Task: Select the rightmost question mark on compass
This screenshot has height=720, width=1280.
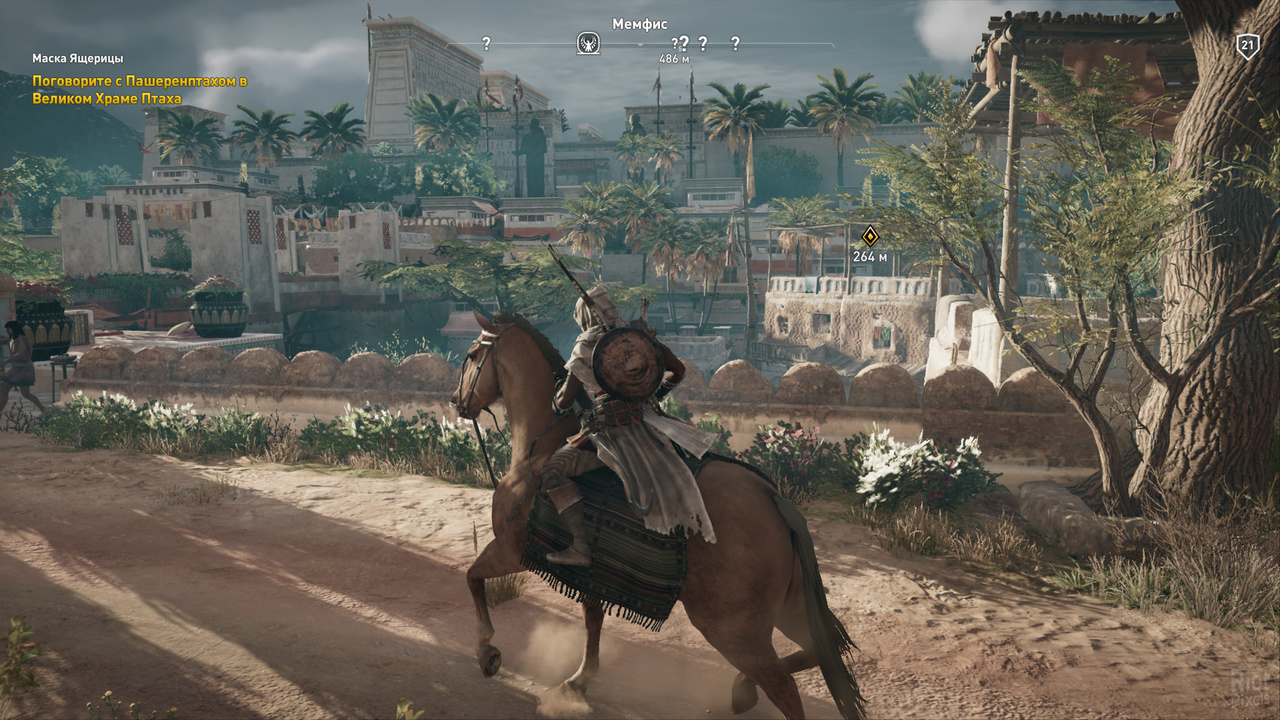Action: 735,43
